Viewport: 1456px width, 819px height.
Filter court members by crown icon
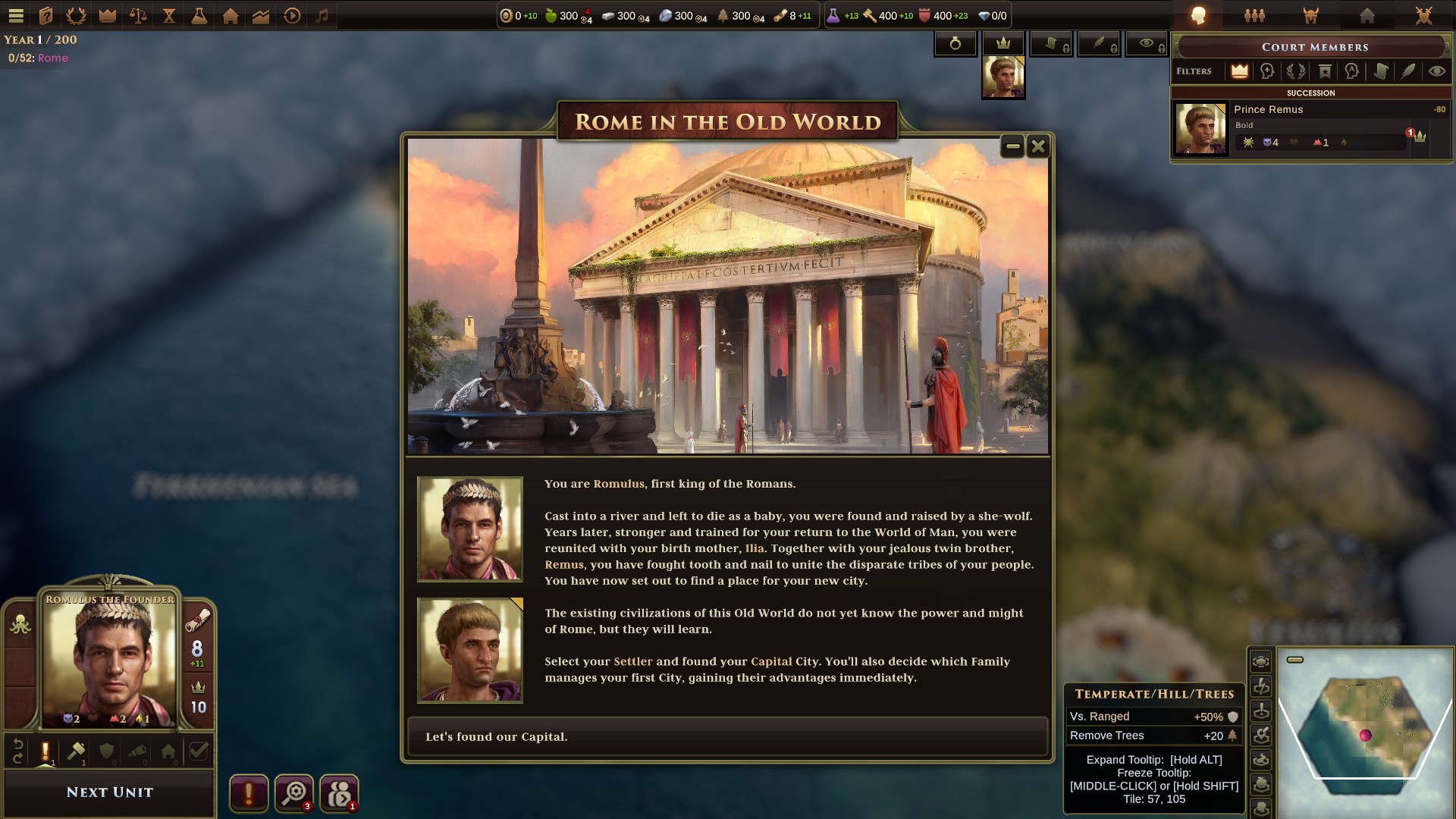tap(1239, 71)
